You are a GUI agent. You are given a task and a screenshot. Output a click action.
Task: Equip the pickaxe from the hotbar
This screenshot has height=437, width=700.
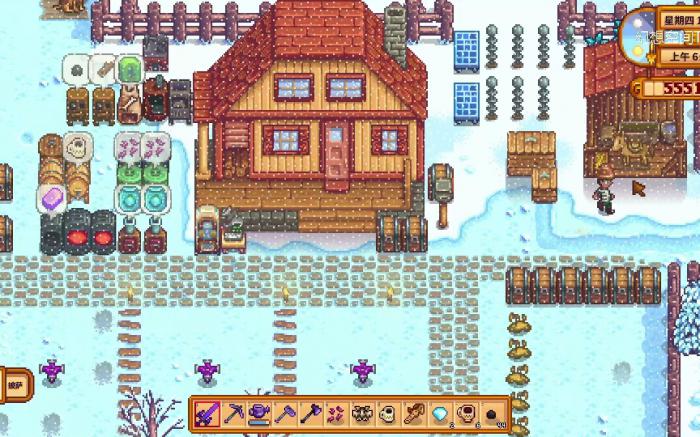(x=233, y=414)
